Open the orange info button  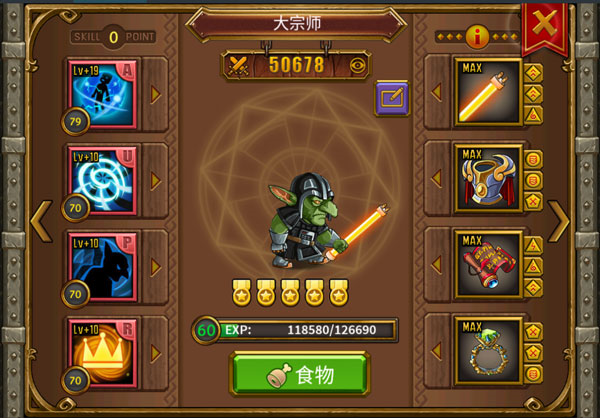click(x=478, y=37)
